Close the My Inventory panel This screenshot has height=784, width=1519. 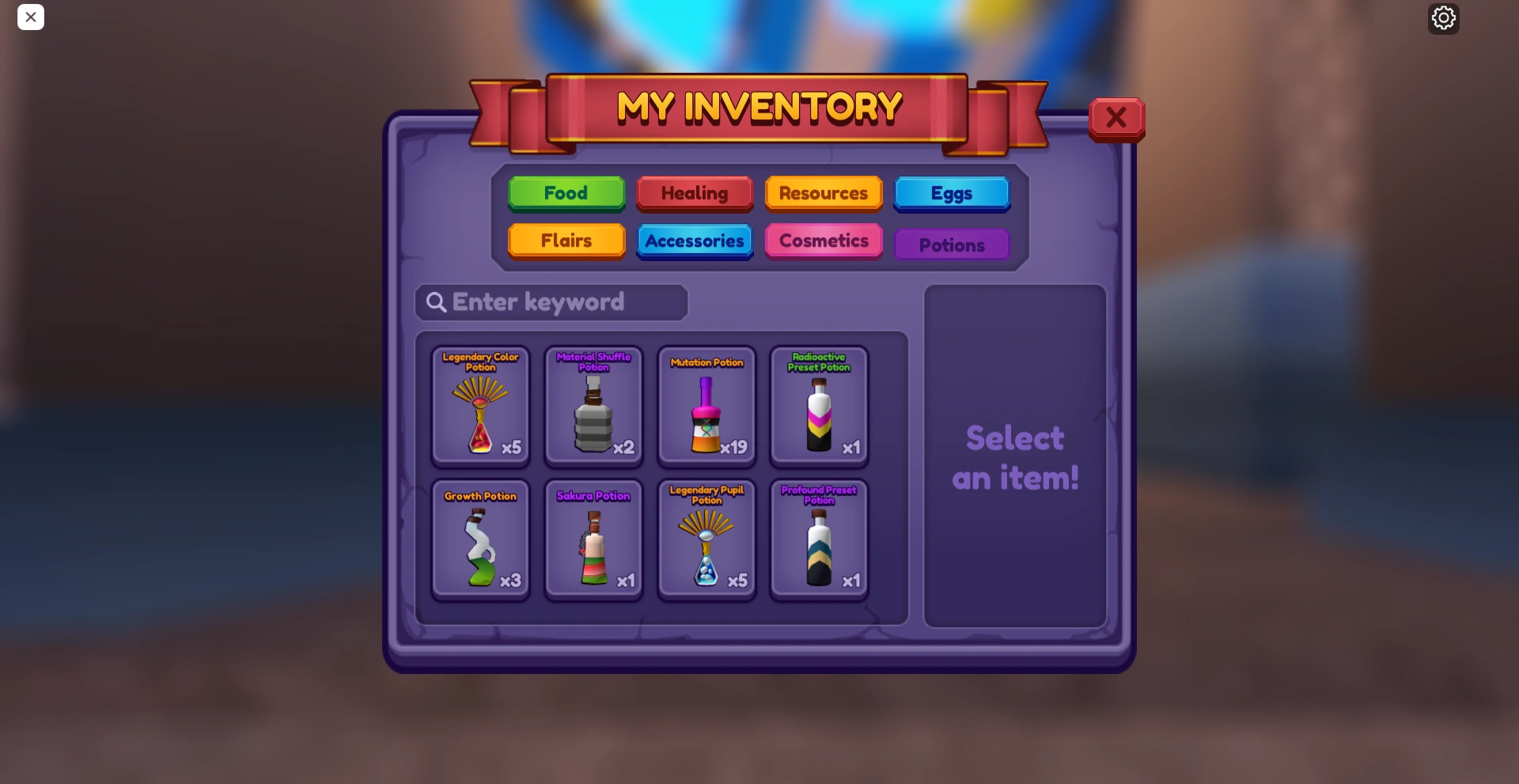click(1116, 117)
